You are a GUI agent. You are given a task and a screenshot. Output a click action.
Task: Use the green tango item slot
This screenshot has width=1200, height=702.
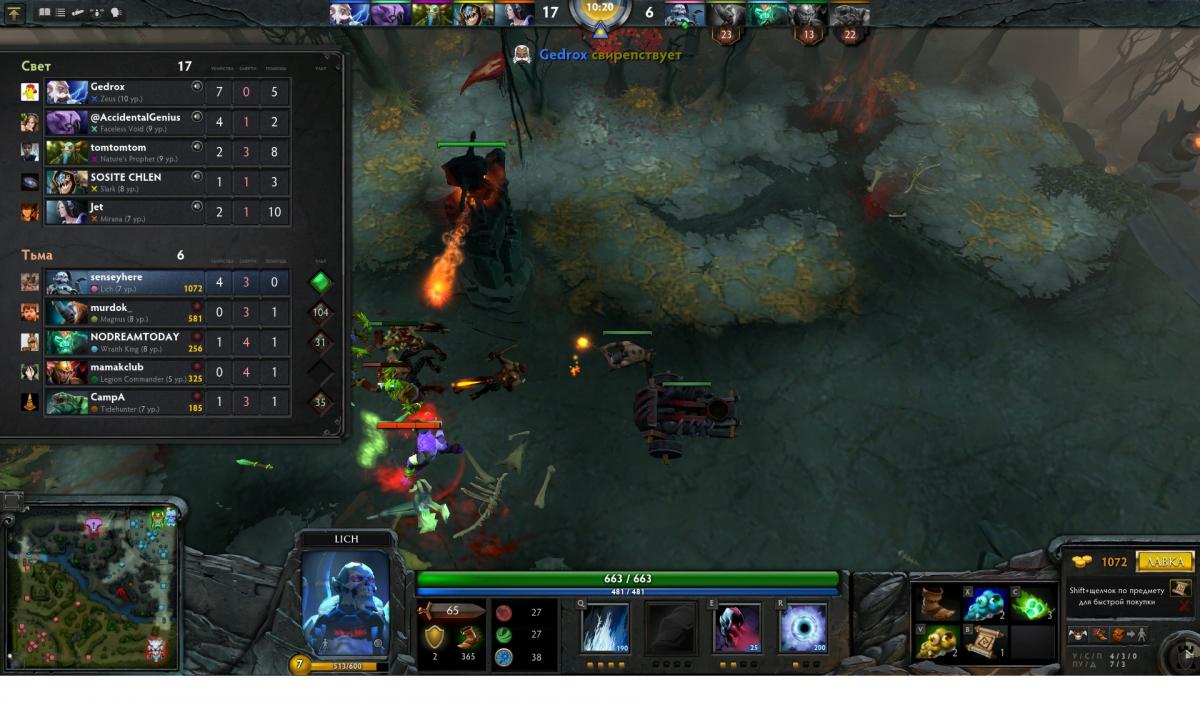click(x=1032, y=604)
